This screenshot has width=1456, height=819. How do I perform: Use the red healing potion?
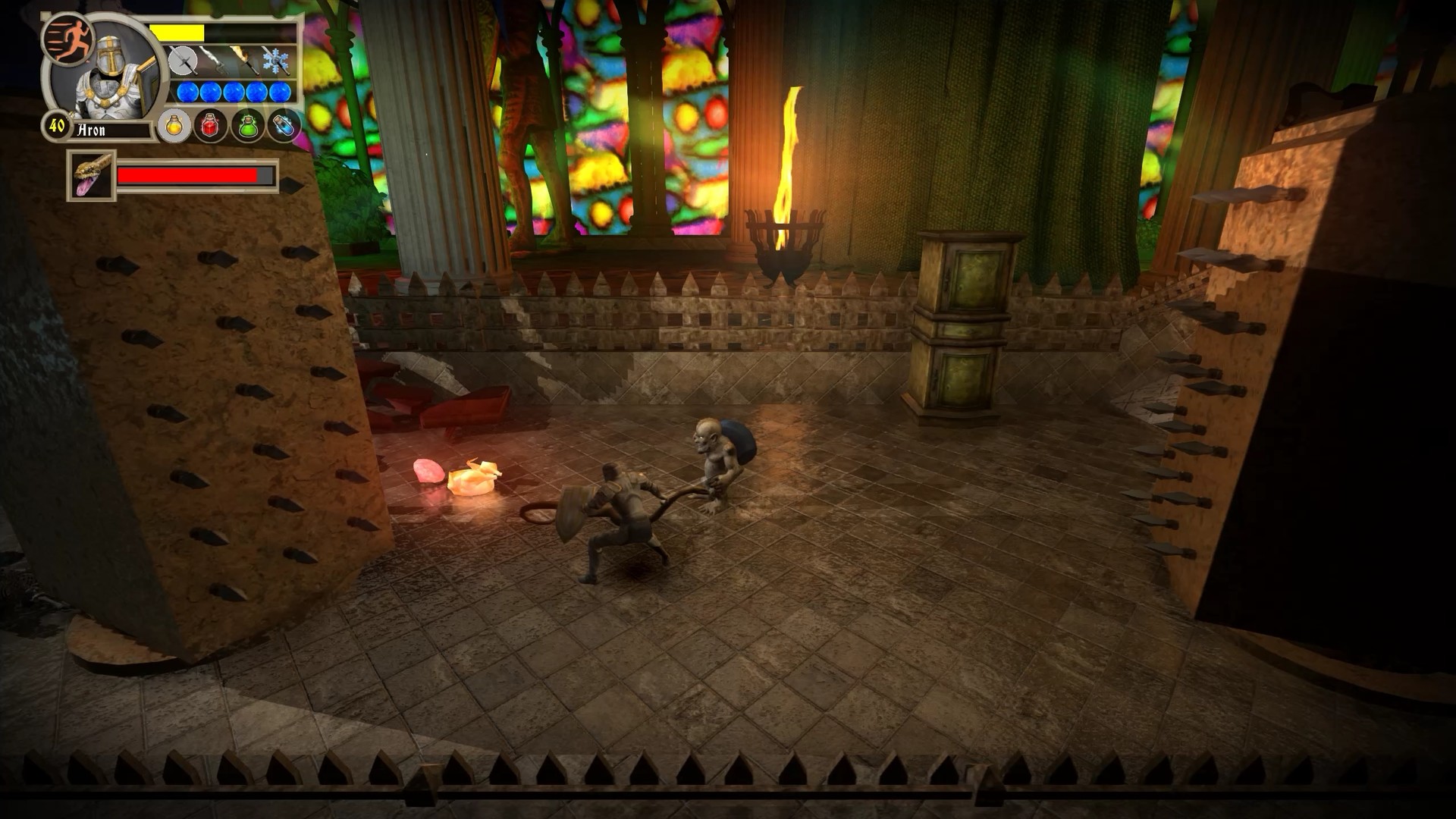point(209,125)
